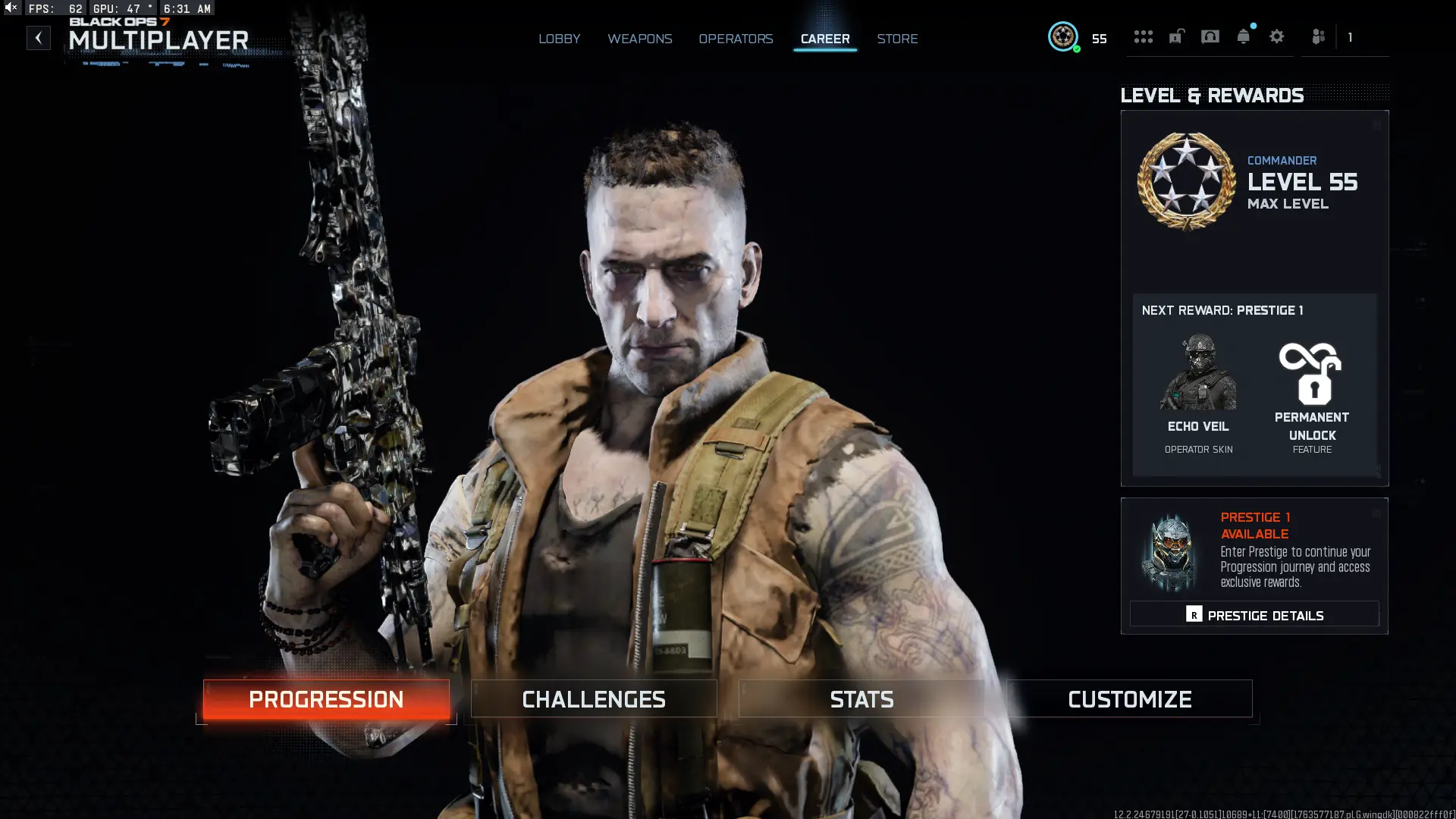Unmute the audio speaker icon
Viewport: 1456px width, 819px height.
click(x=9, y=8)
